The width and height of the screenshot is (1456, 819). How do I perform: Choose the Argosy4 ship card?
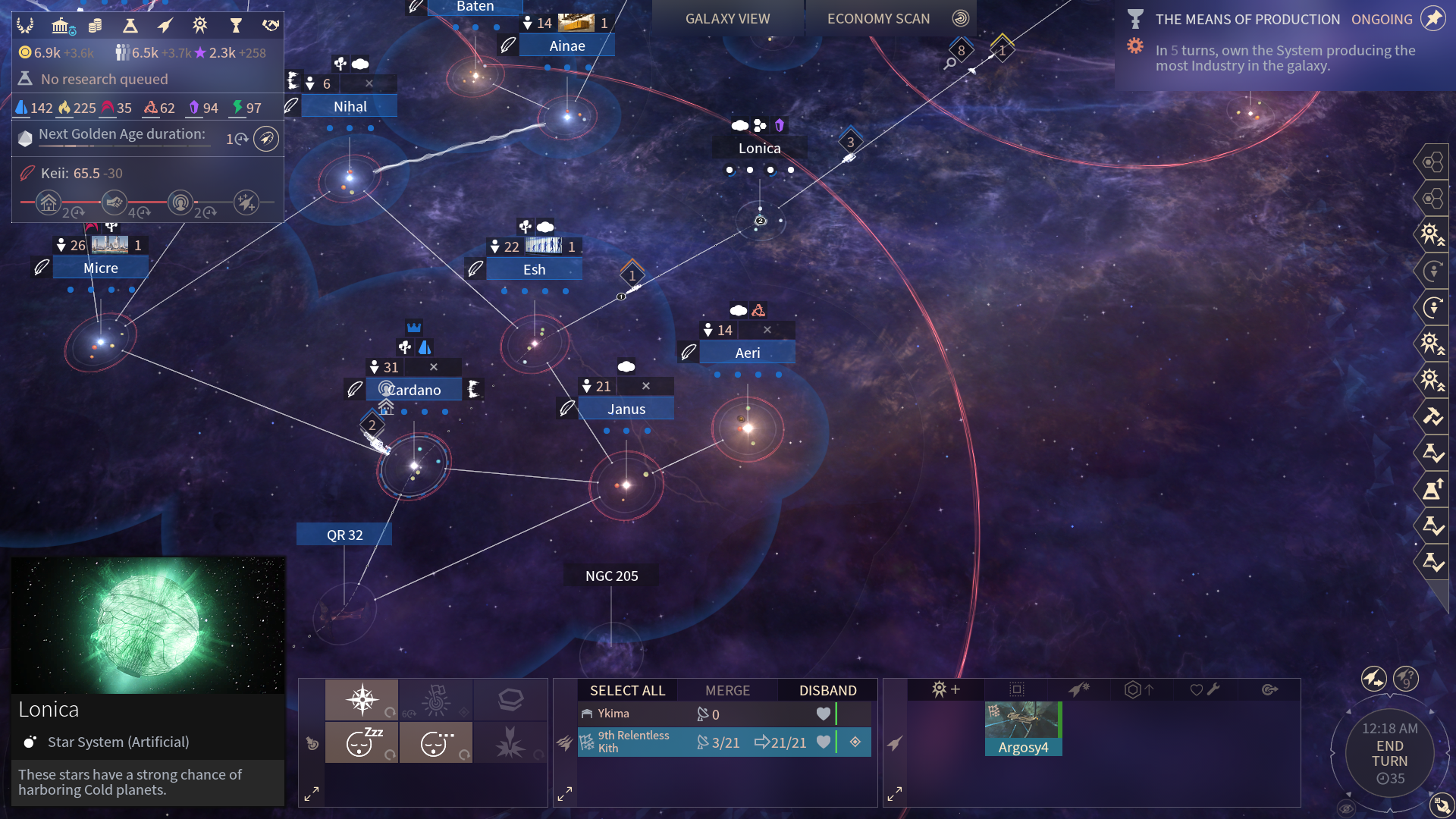[1023, 729]
